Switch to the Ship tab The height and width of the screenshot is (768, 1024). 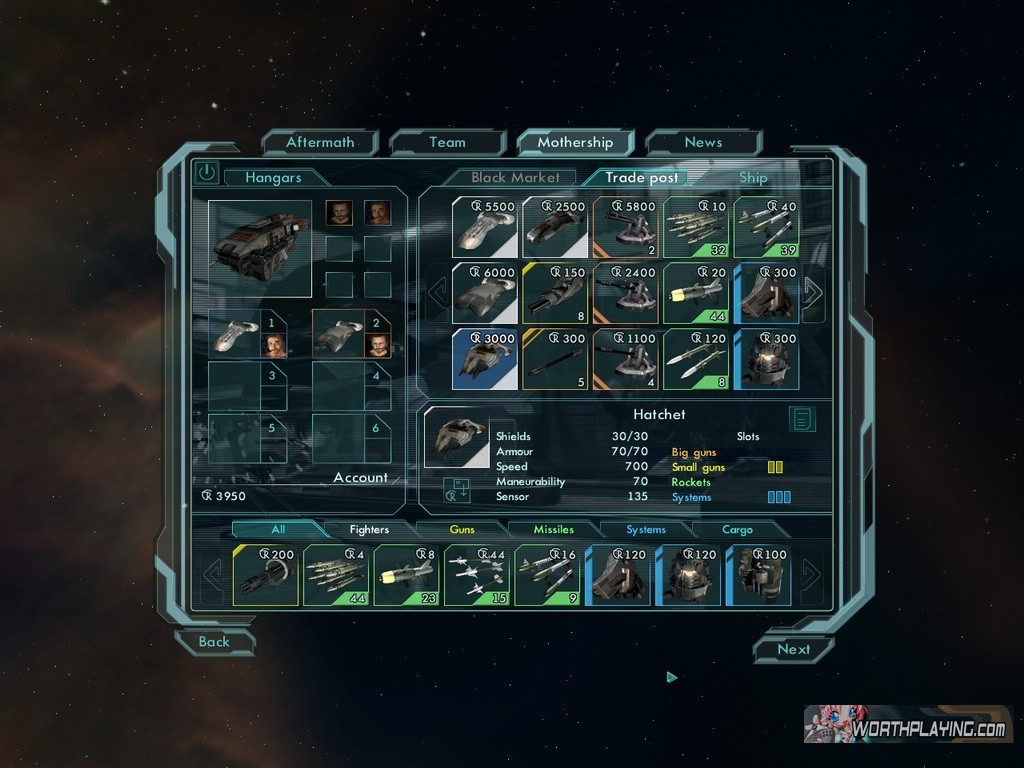pos(753,178)
